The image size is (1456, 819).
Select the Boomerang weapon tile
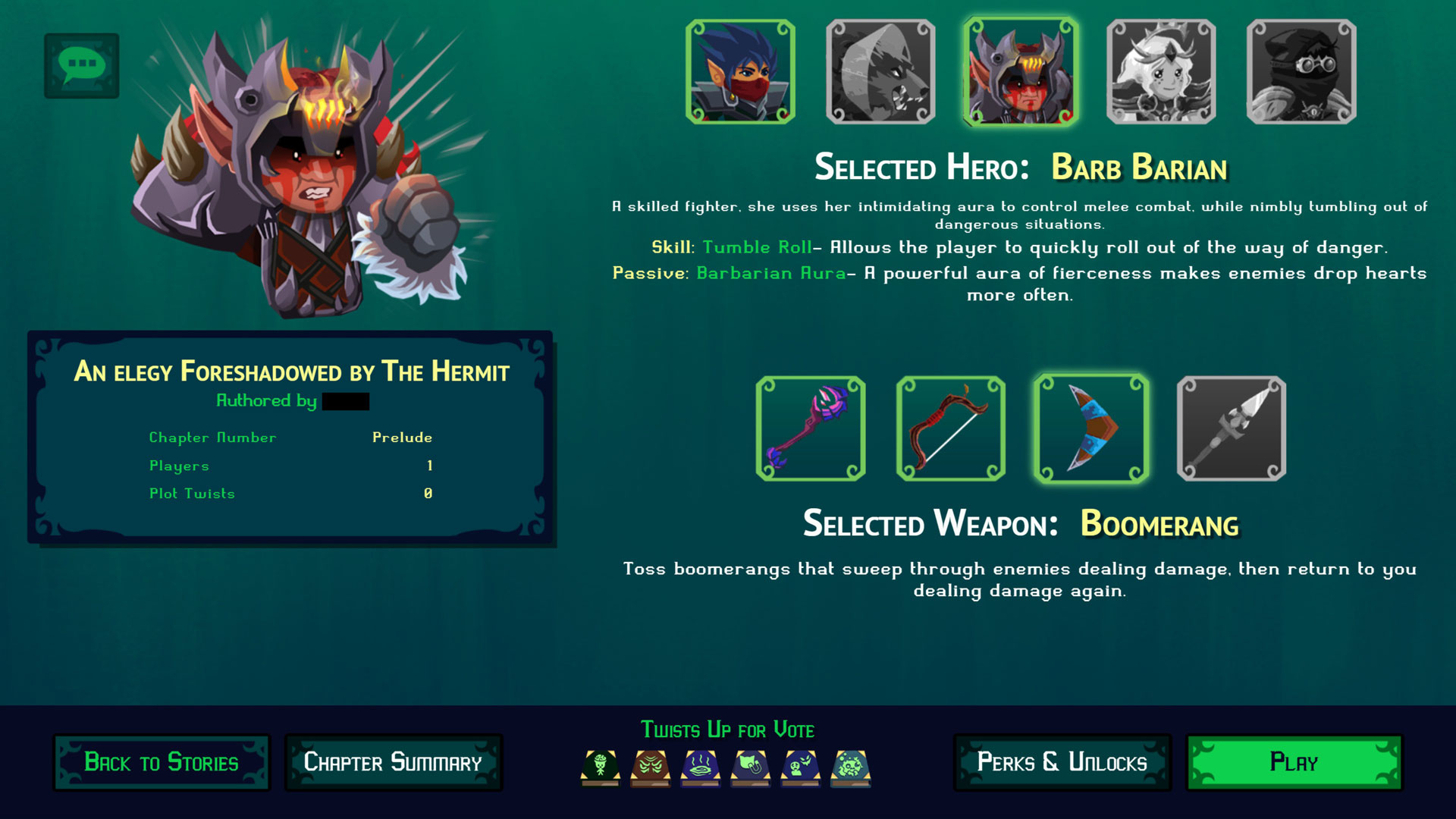pos(1091,428)
